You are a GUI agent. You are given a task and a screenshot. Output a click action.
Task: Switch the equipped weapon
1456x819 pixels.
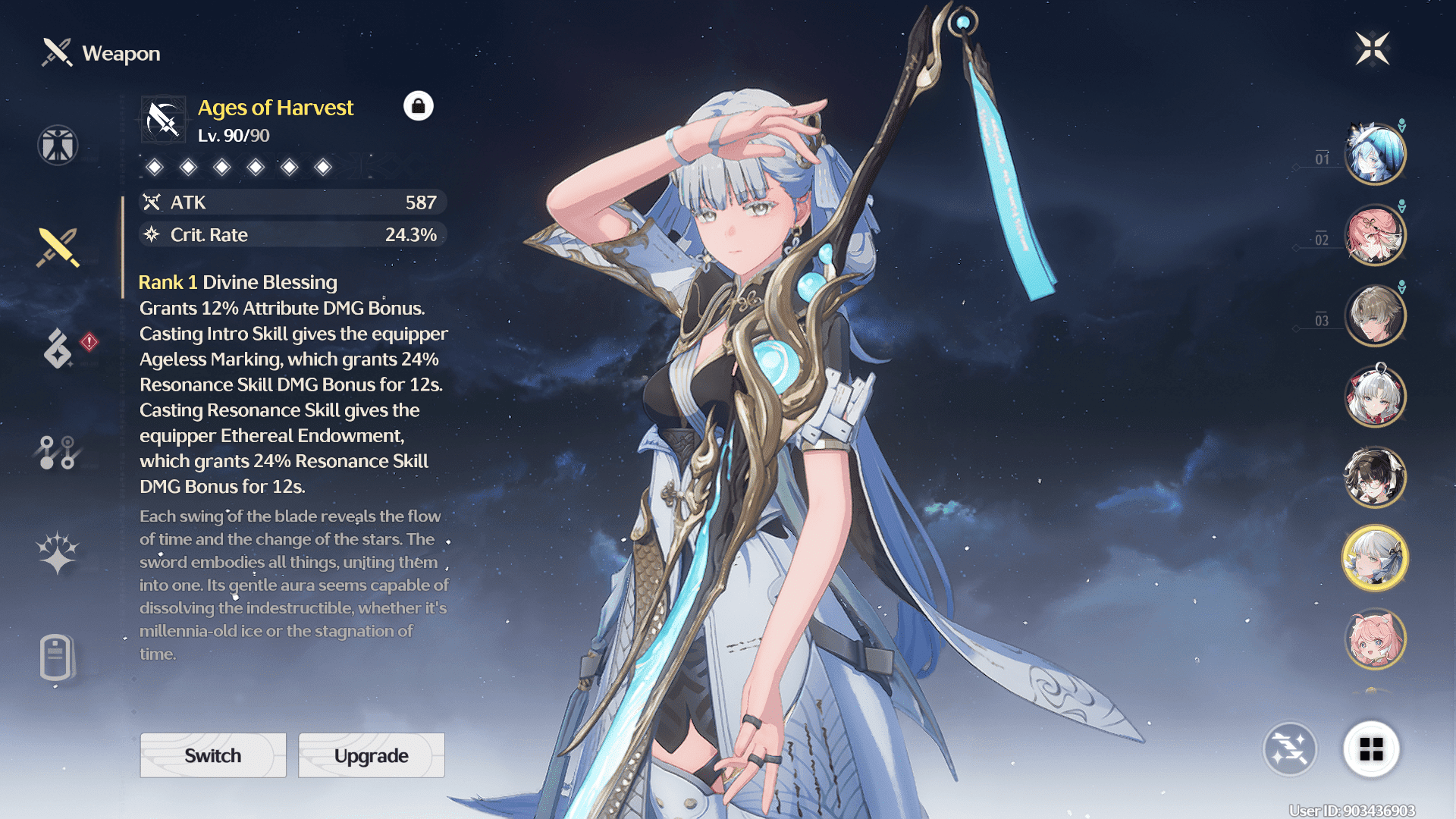[x=213, y=755]
